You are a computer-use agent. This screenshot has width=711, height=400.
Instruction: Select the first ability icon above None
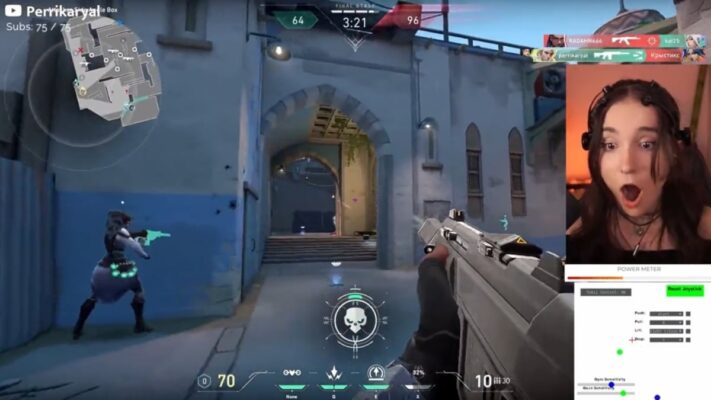292,372
